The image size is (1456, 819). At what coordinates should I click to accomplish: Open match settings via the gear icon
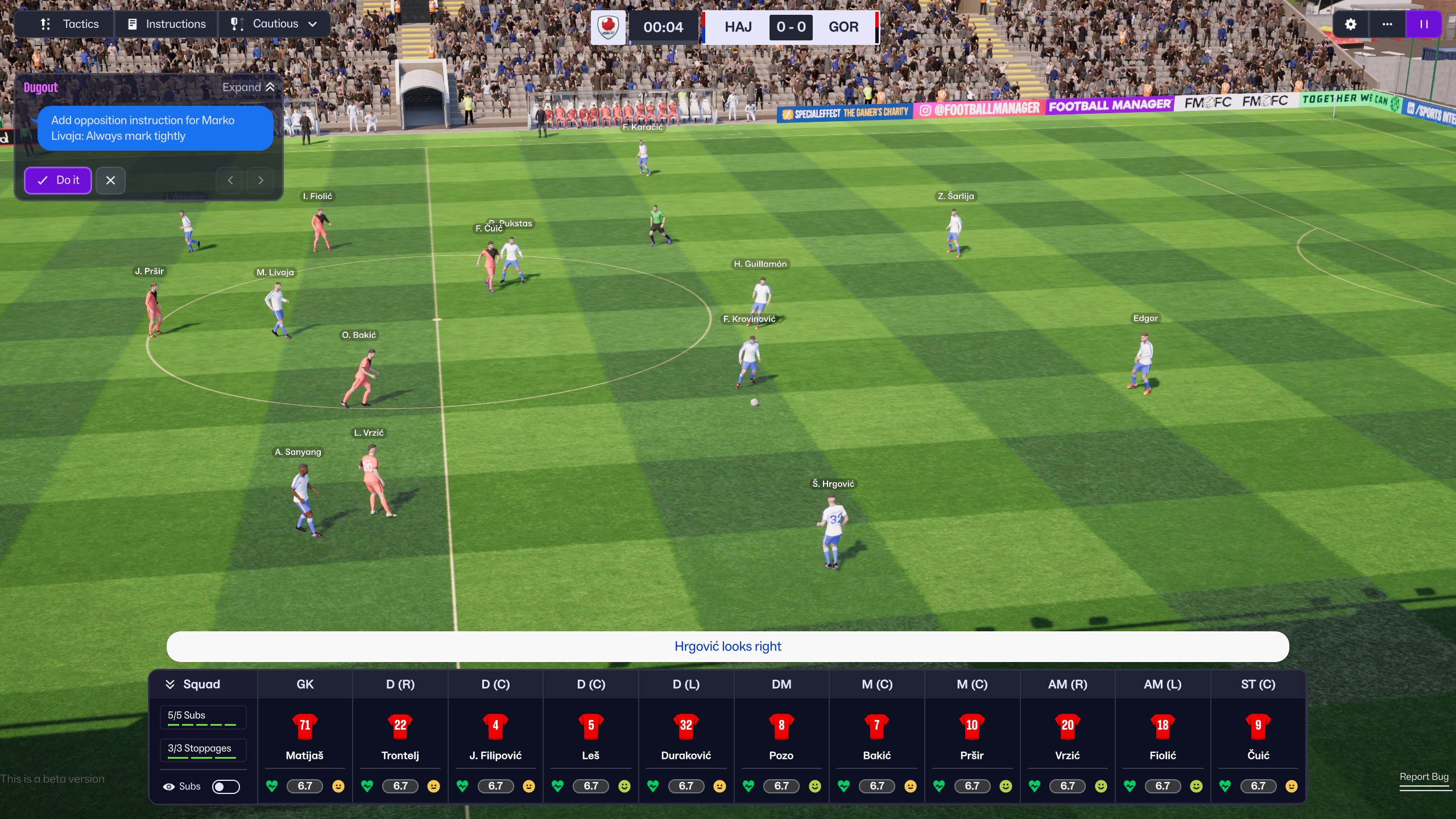point(1350,24)
